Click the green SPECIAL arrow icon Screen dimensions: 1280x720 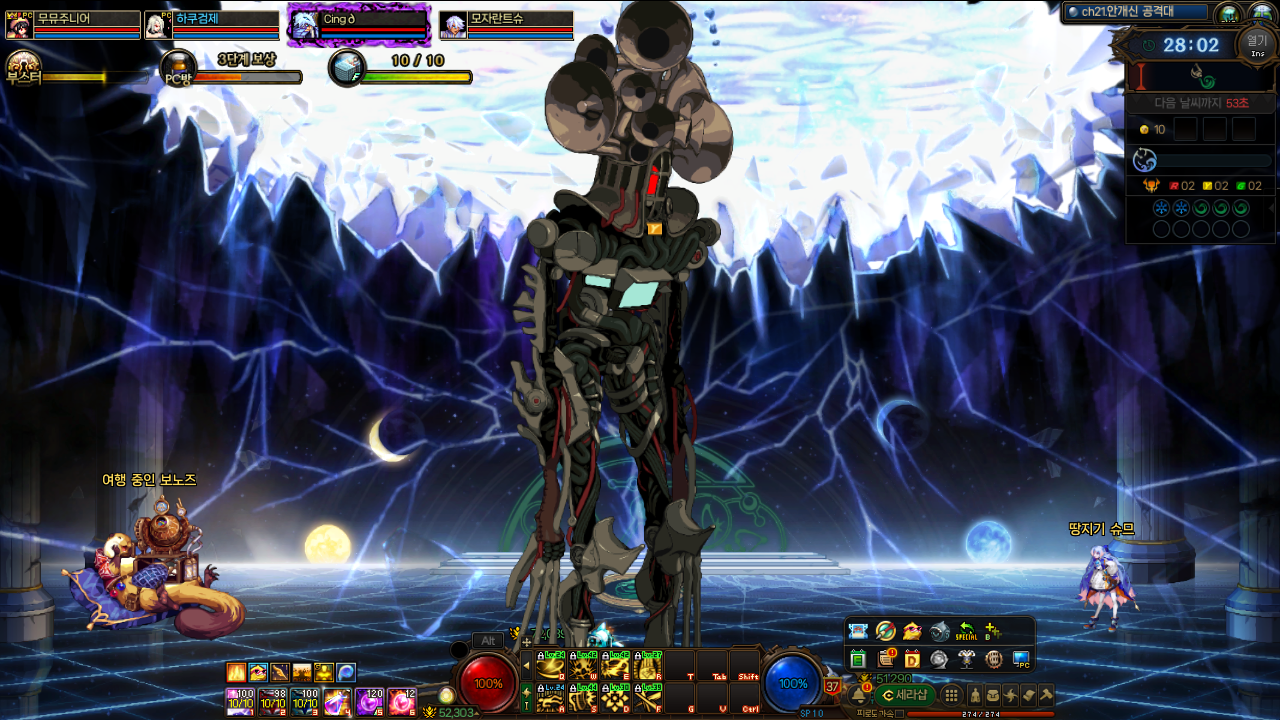(x=966, y=631)
